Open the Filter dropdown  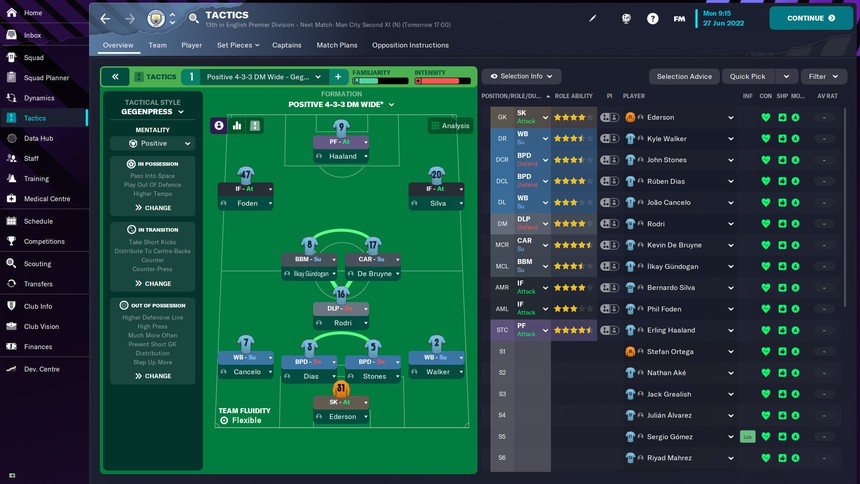pos(824,76)
